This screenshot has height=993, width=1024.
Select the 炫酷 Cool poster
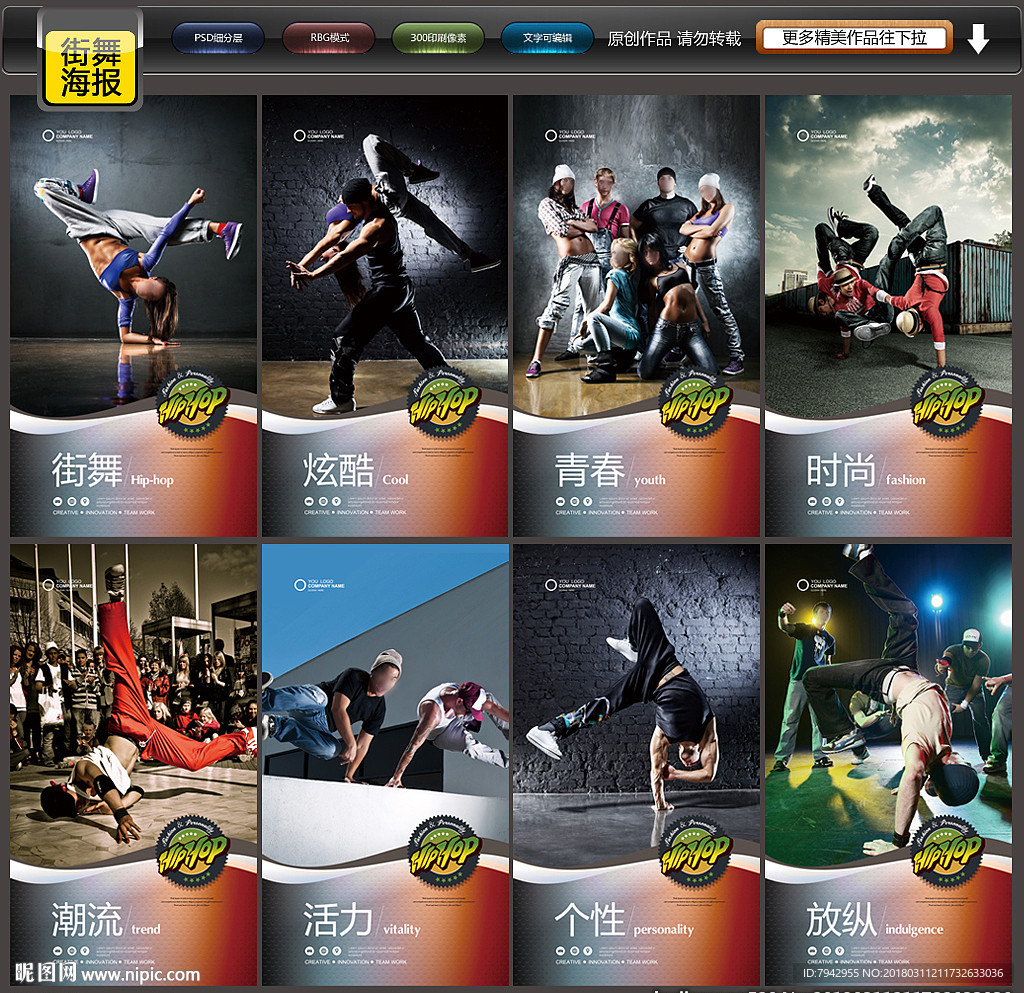385,316
